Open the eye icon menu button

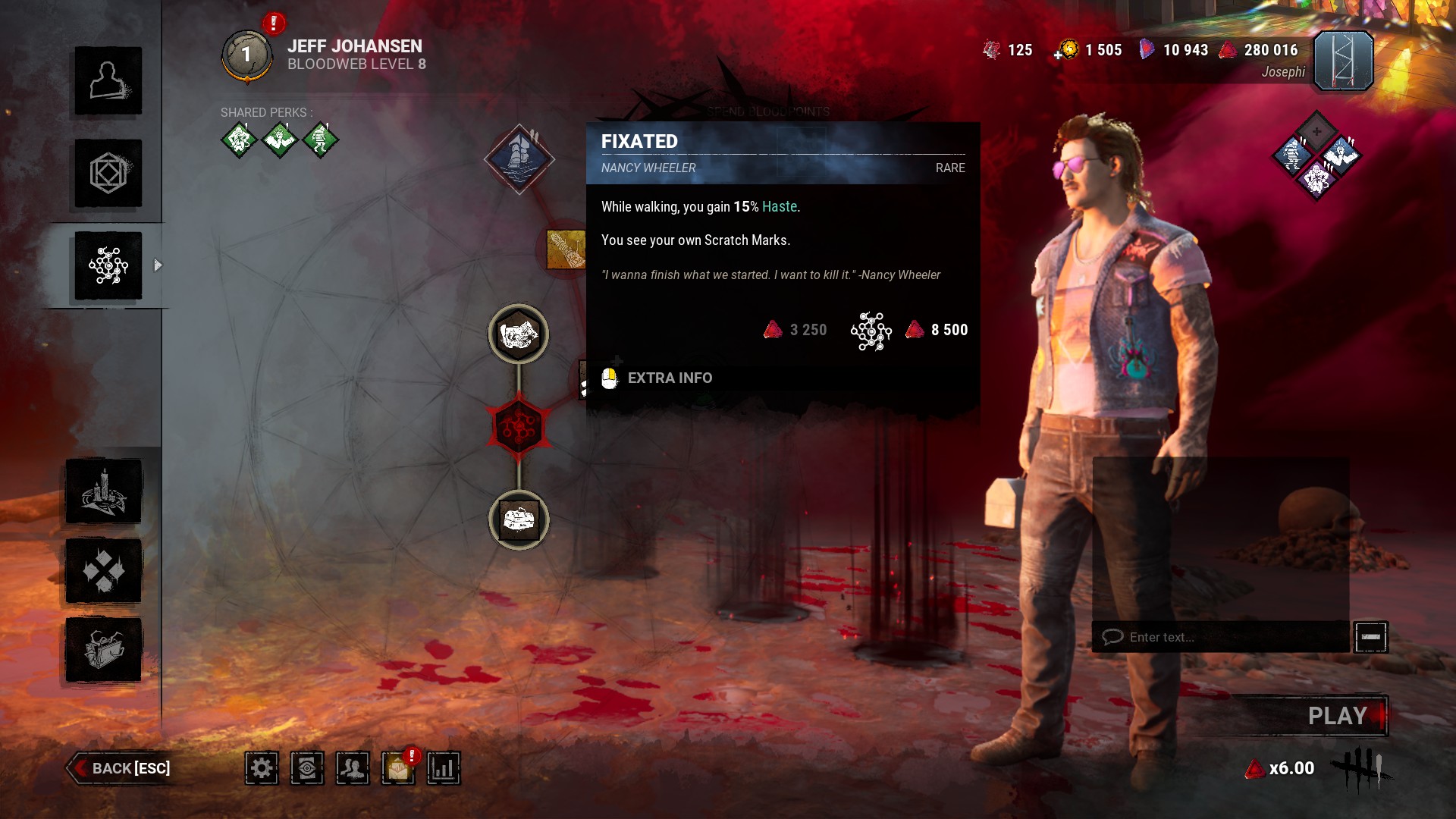307,768
